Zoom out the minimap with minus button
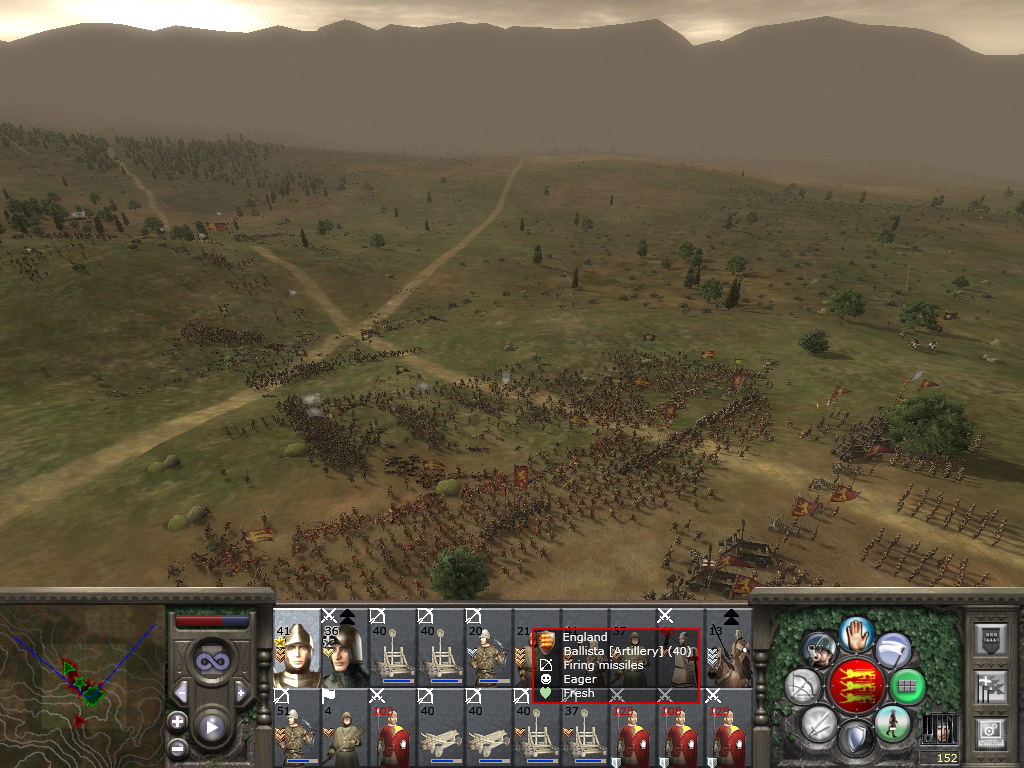This screenshot has width=1024, height=768. [178, 746]
